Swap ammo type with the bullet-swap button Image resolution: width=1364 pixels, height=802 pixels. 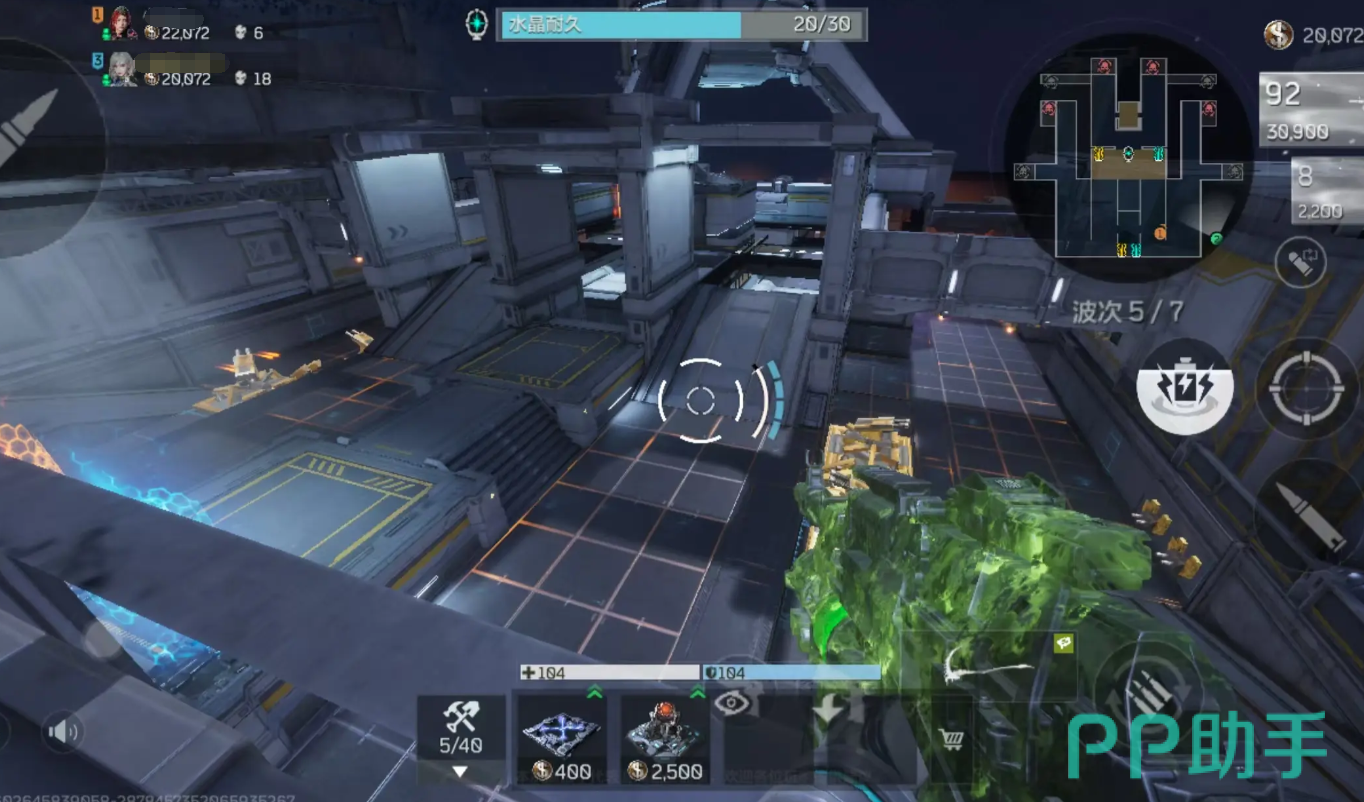(x=1300, y=262)
